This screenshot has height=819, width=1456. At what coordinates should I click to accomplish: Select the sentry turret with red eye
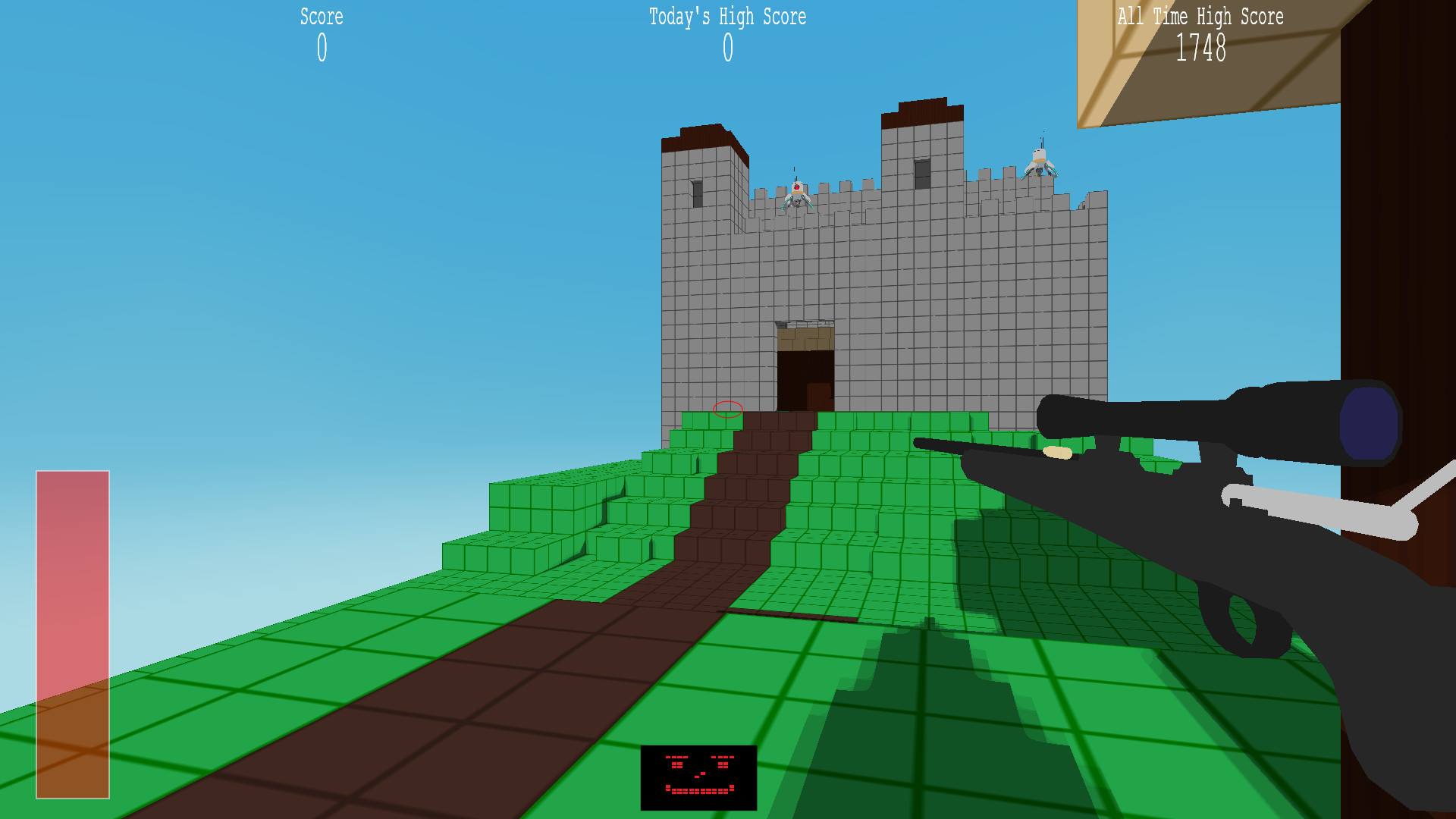[796, 191]
